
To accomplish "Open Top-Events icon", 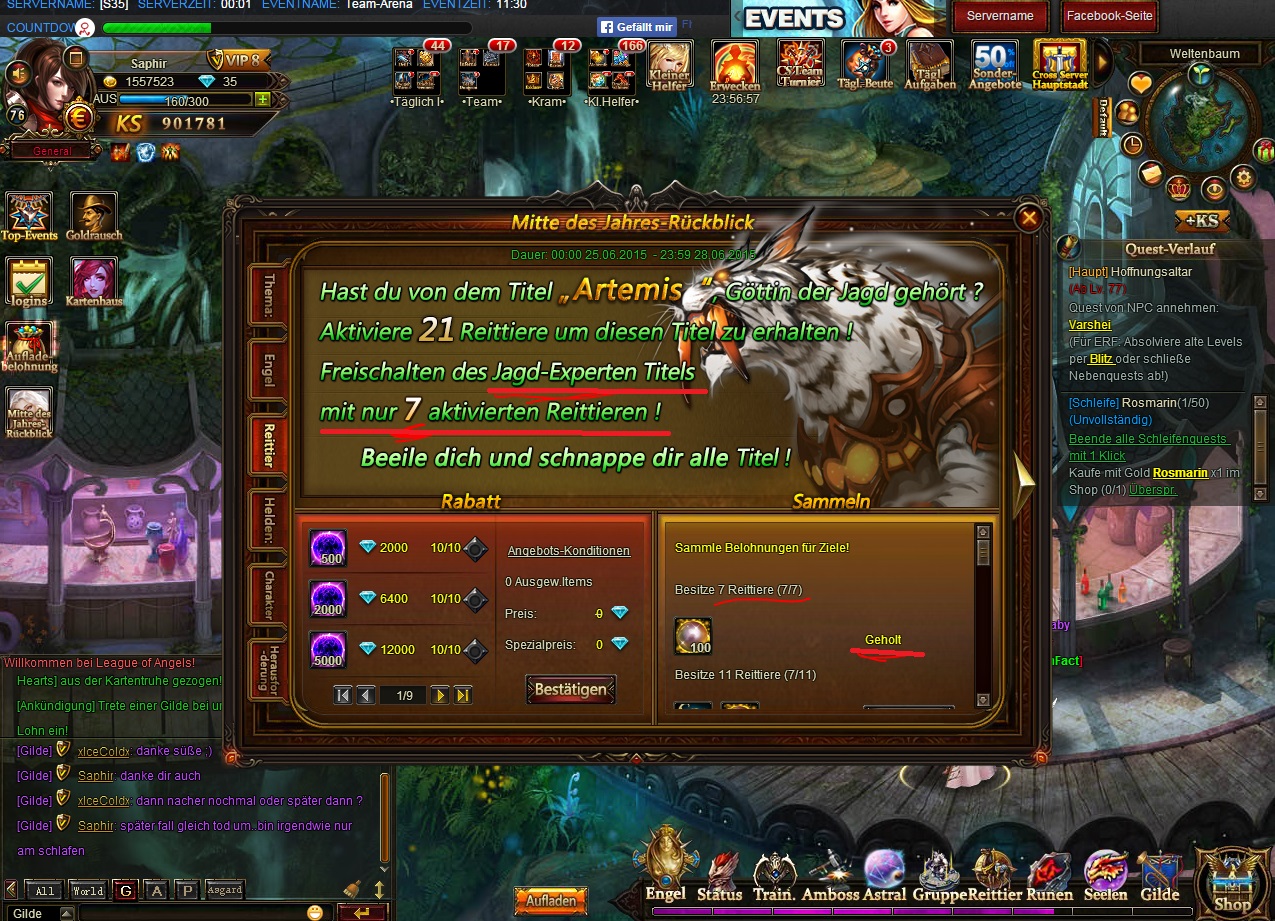I will 29,217.
